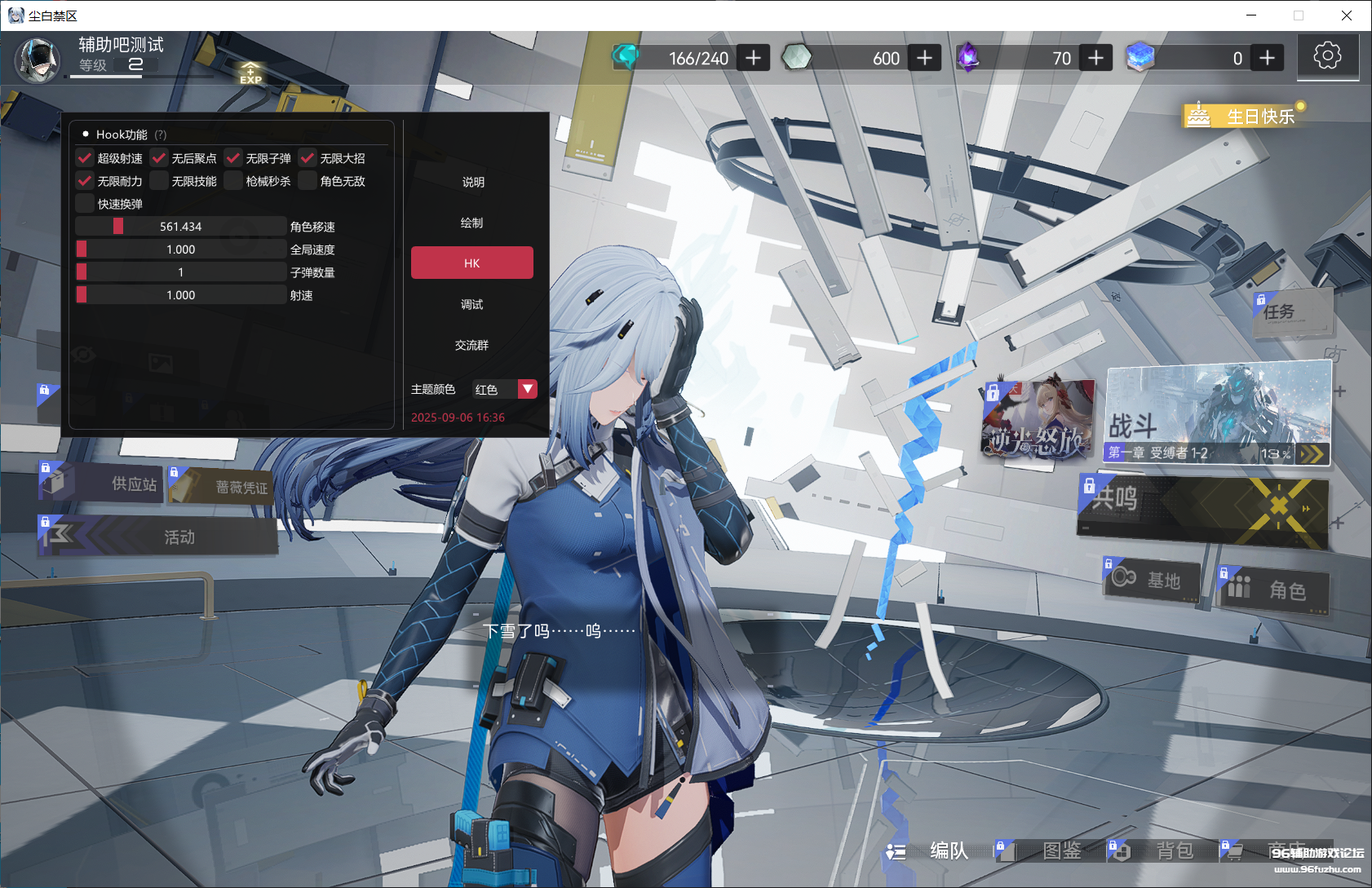
Task: Enable the 角色无敌 checkbox
Action: (308, 181)
